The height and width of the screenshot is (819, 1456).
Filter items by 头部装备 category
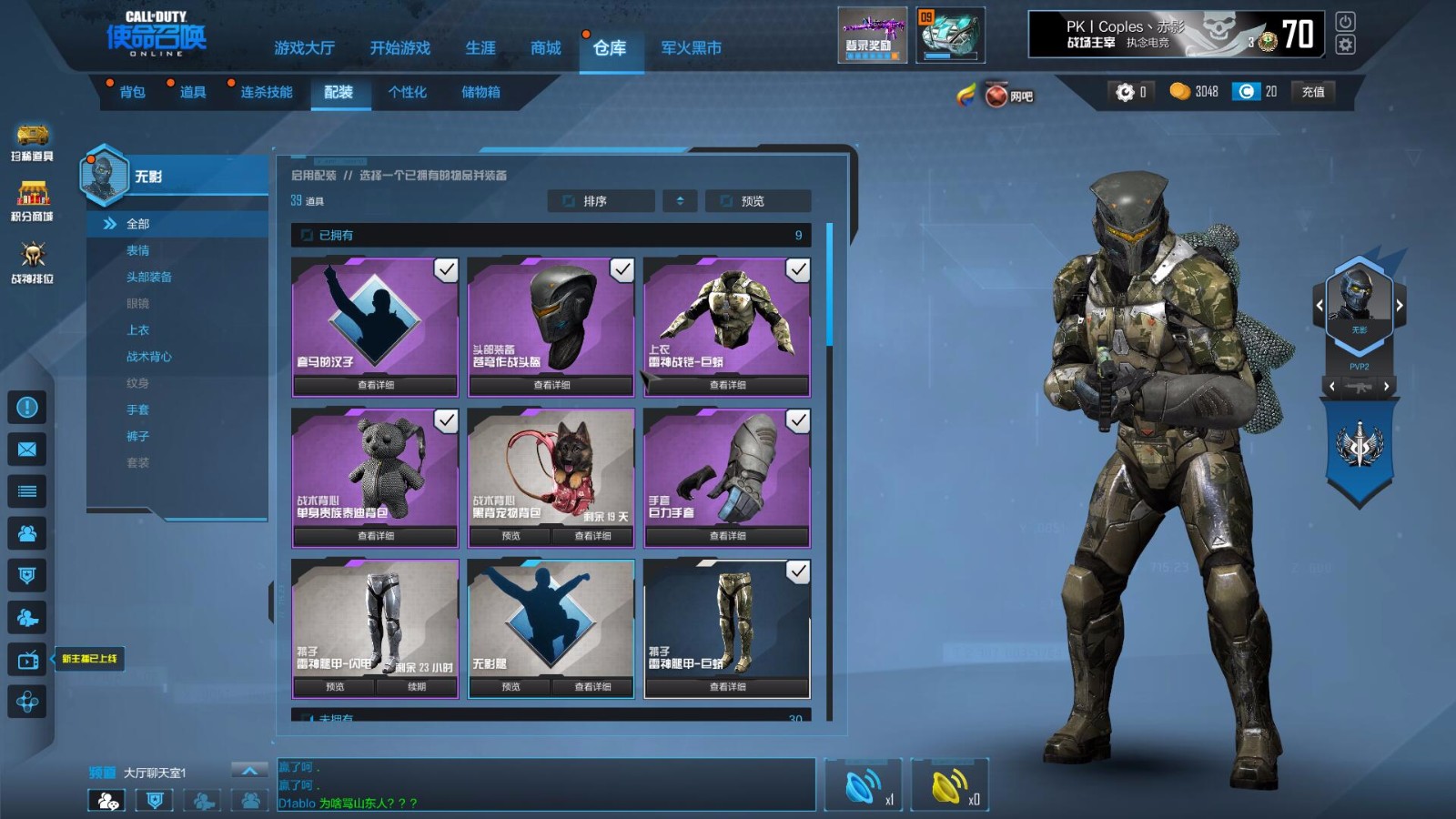tap(149, 277)
